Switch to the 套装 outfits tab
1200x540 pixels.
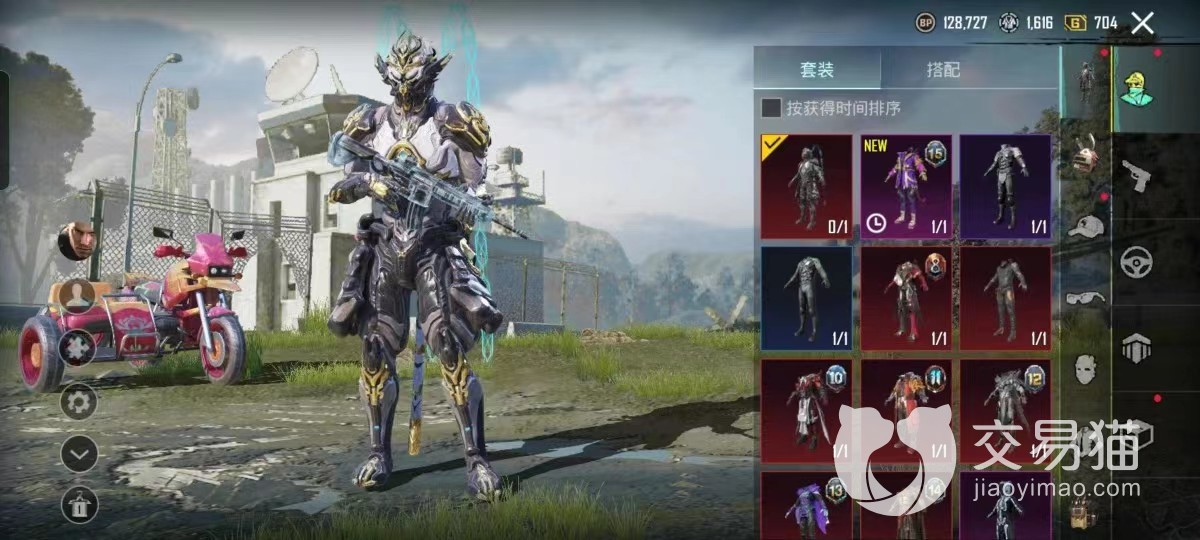tap(817, 70)
